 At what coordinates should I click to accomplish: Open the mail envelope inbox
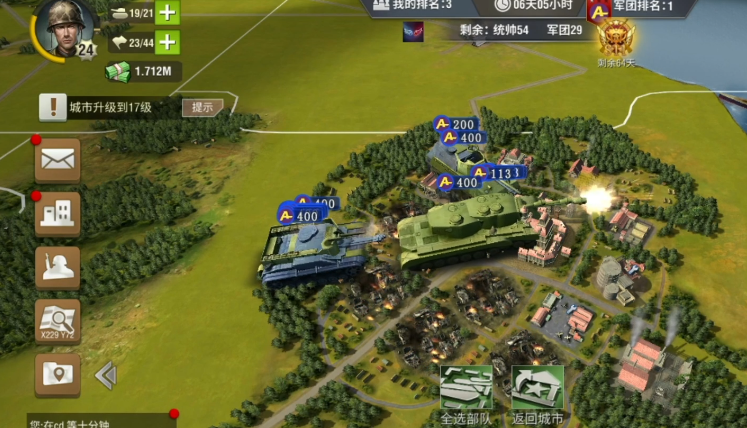58,160
